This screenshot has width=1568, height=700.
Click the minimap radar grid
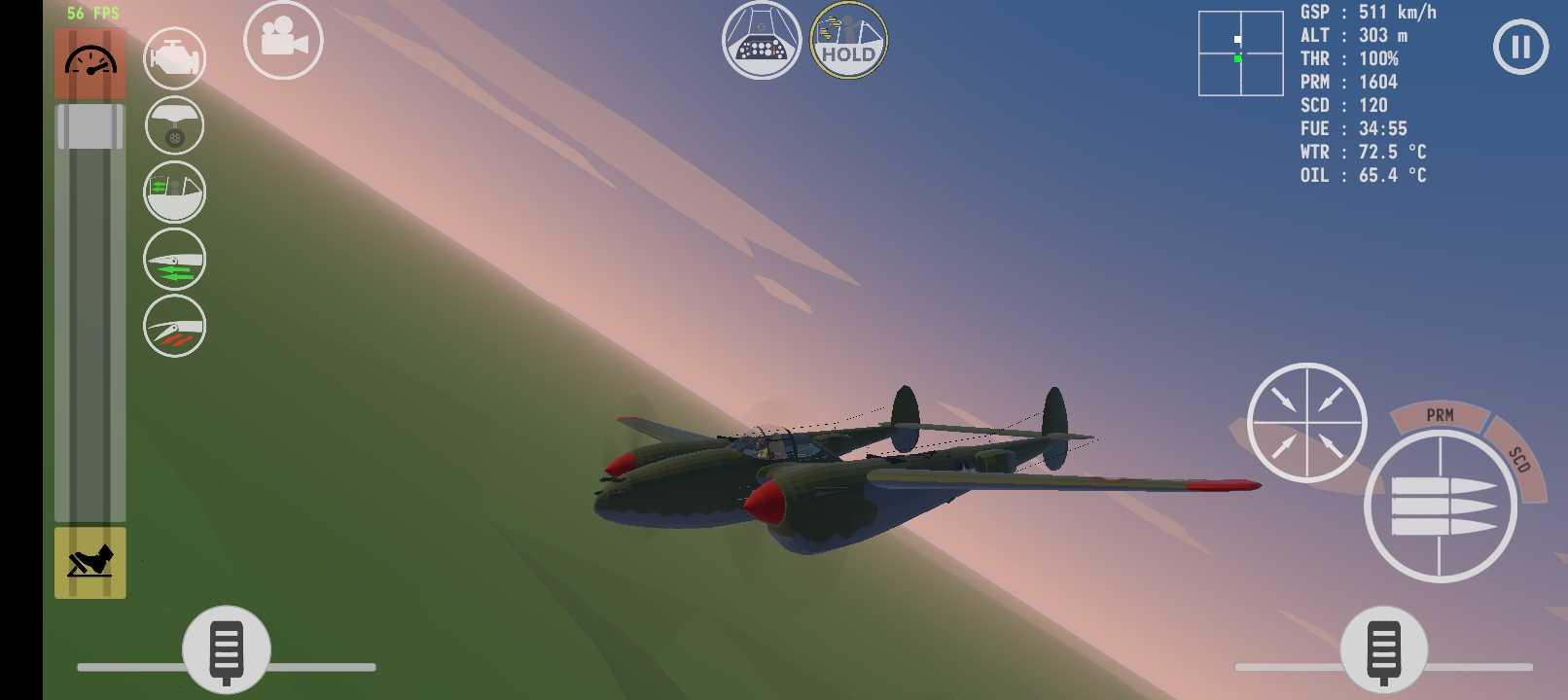click(x=1240, y=53)
